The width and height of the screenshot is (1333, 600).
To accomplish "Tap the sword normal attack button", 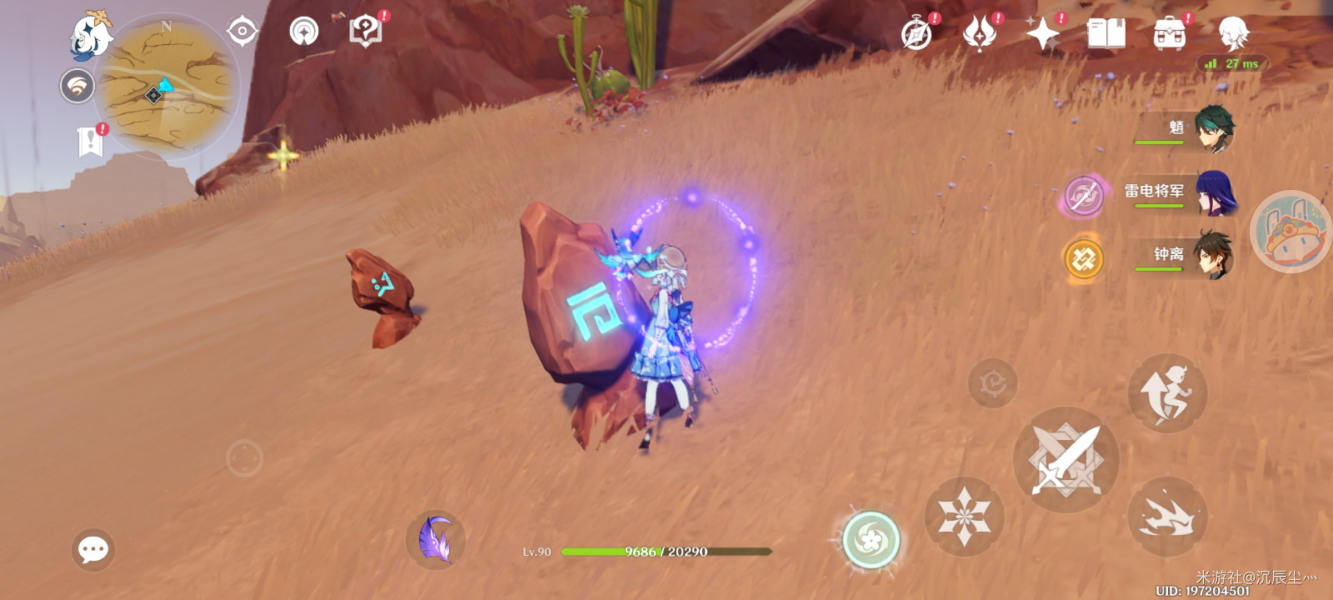I will point(1065,460).
